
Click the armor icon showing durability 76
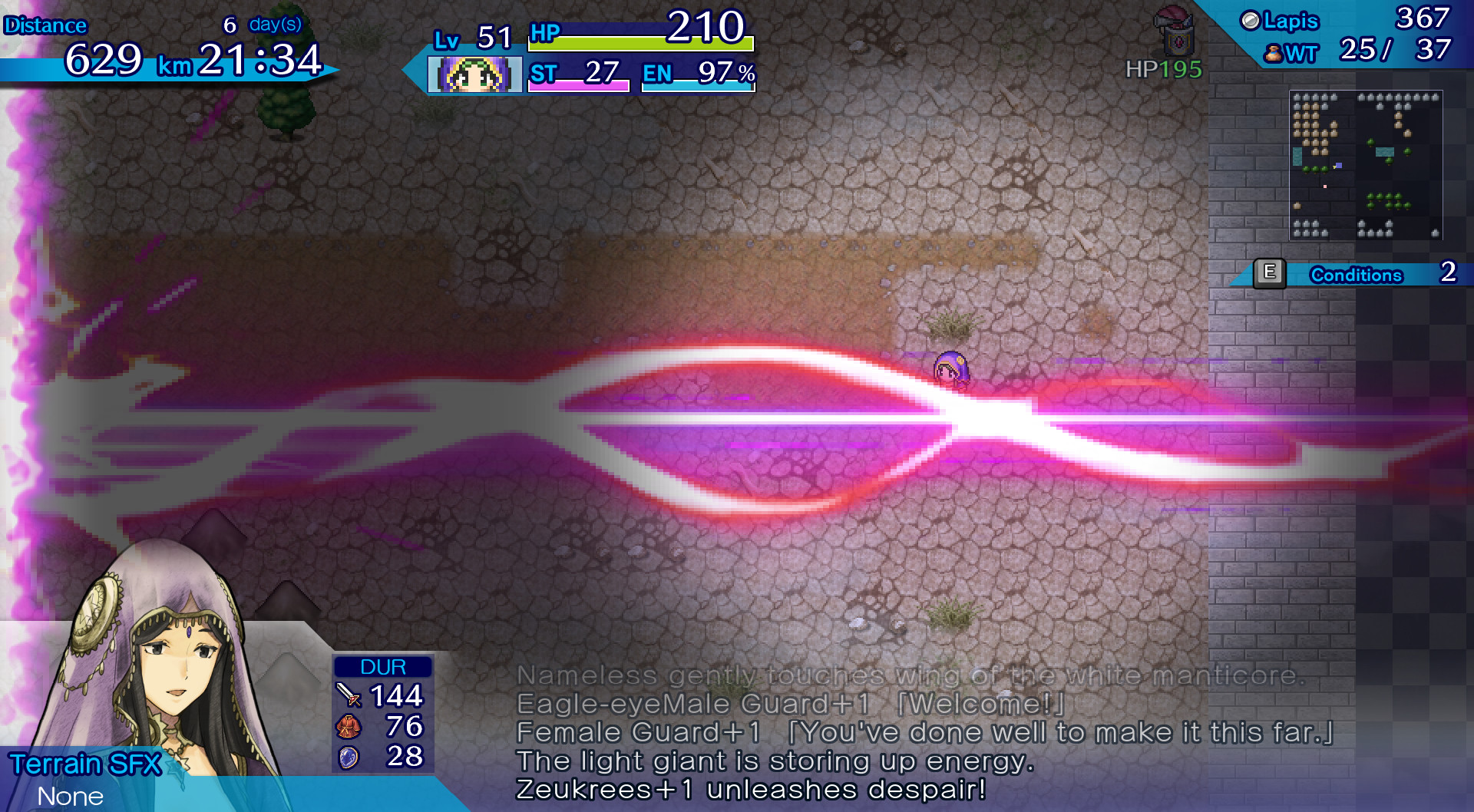(x=347, y=728)
